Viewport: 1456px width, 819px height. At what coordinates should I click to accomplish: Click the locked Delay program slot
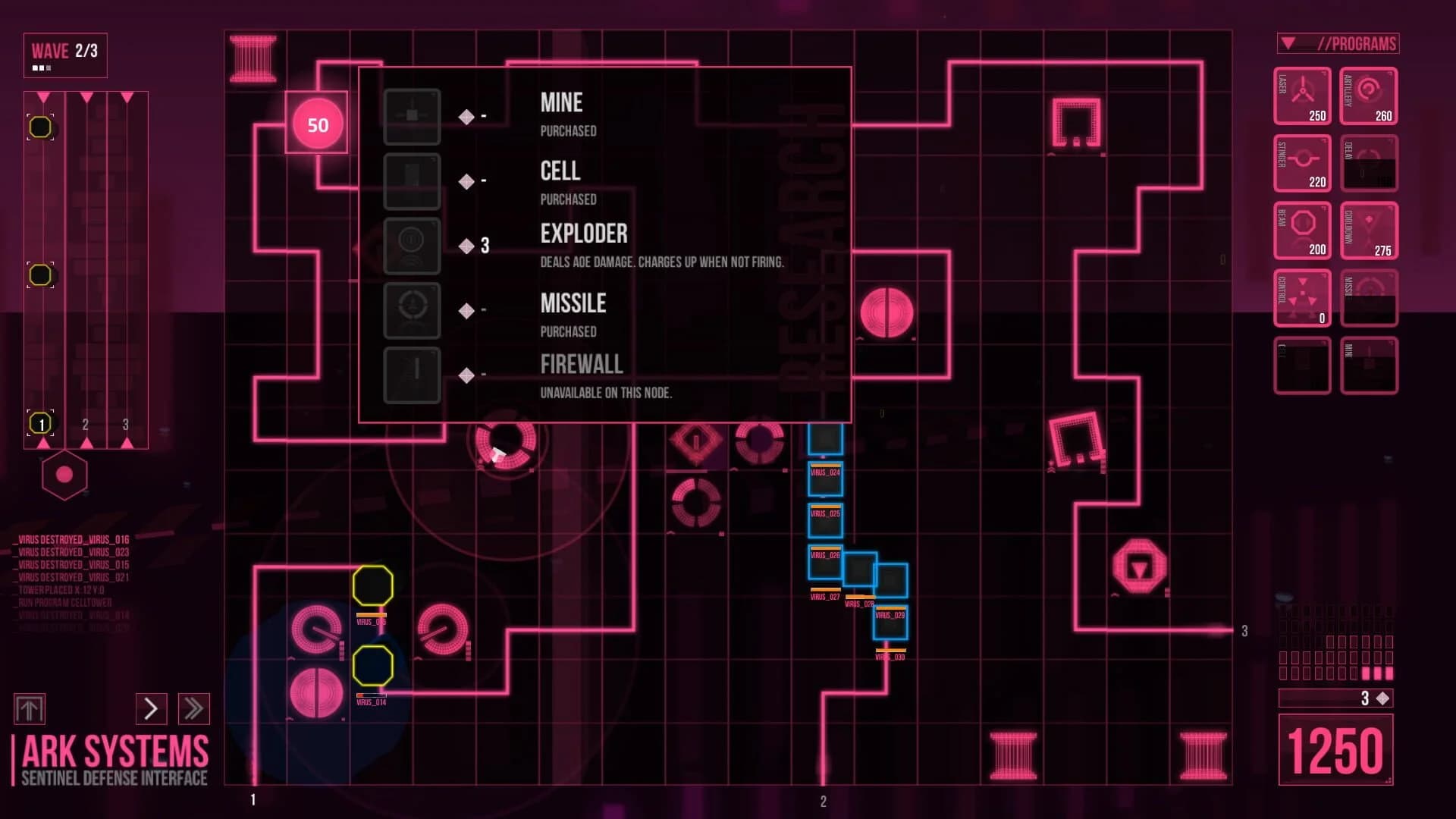click(1368, 163)
